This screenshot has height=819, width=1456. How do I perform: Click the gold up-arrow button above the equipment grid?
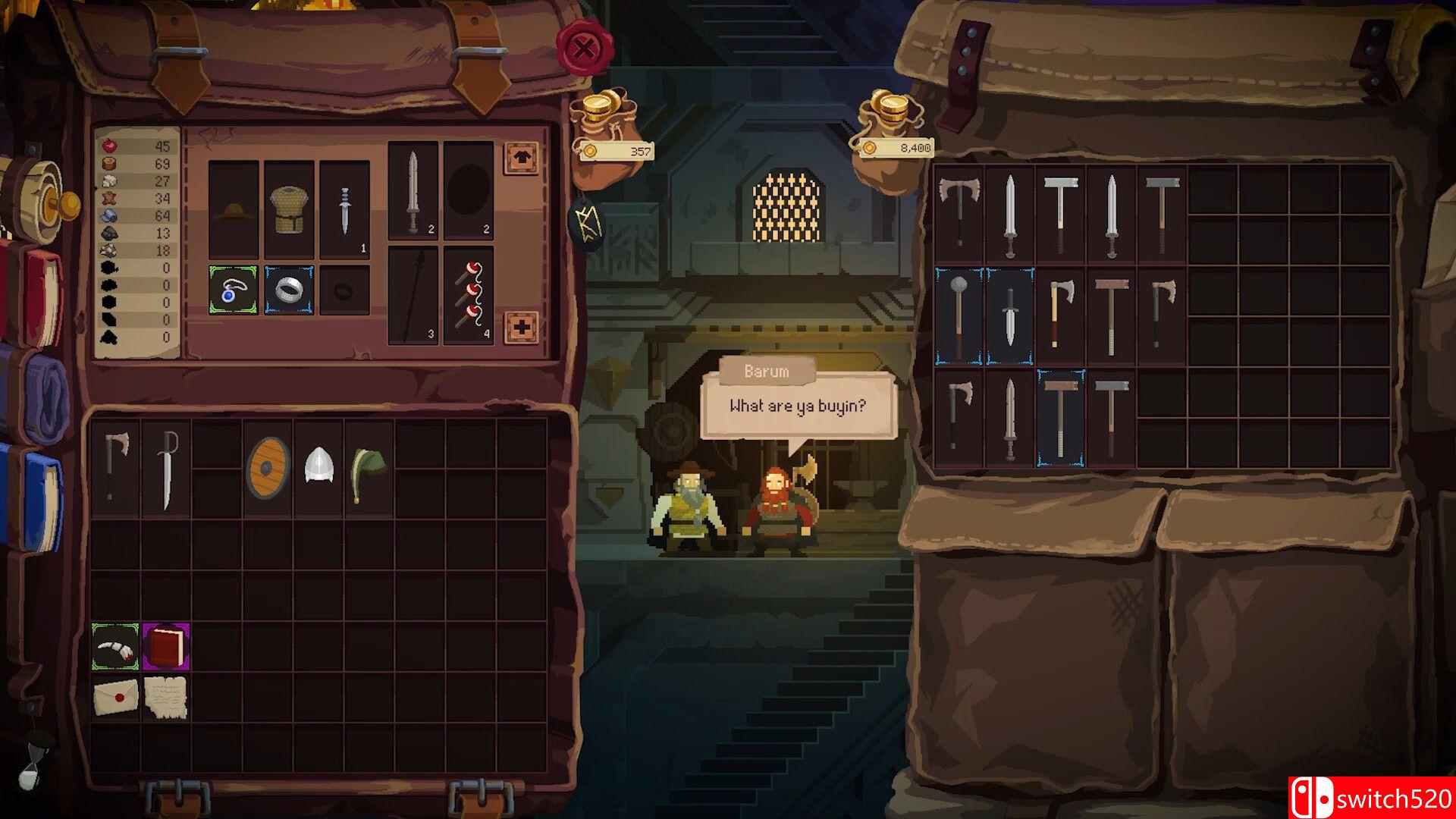coord(522,156)
